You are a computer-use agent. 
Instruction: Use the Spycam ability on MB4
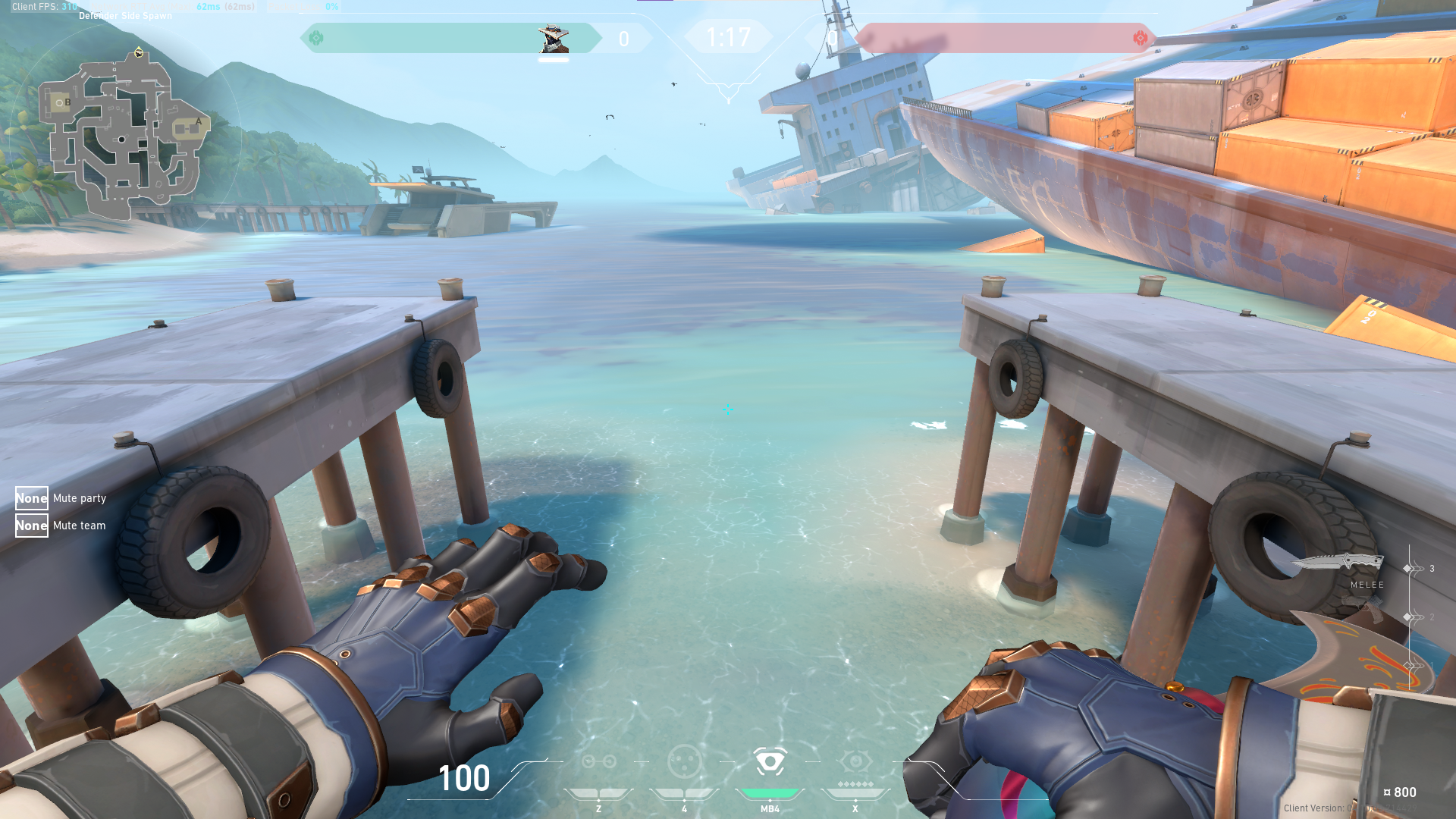(x=770, y=761)
